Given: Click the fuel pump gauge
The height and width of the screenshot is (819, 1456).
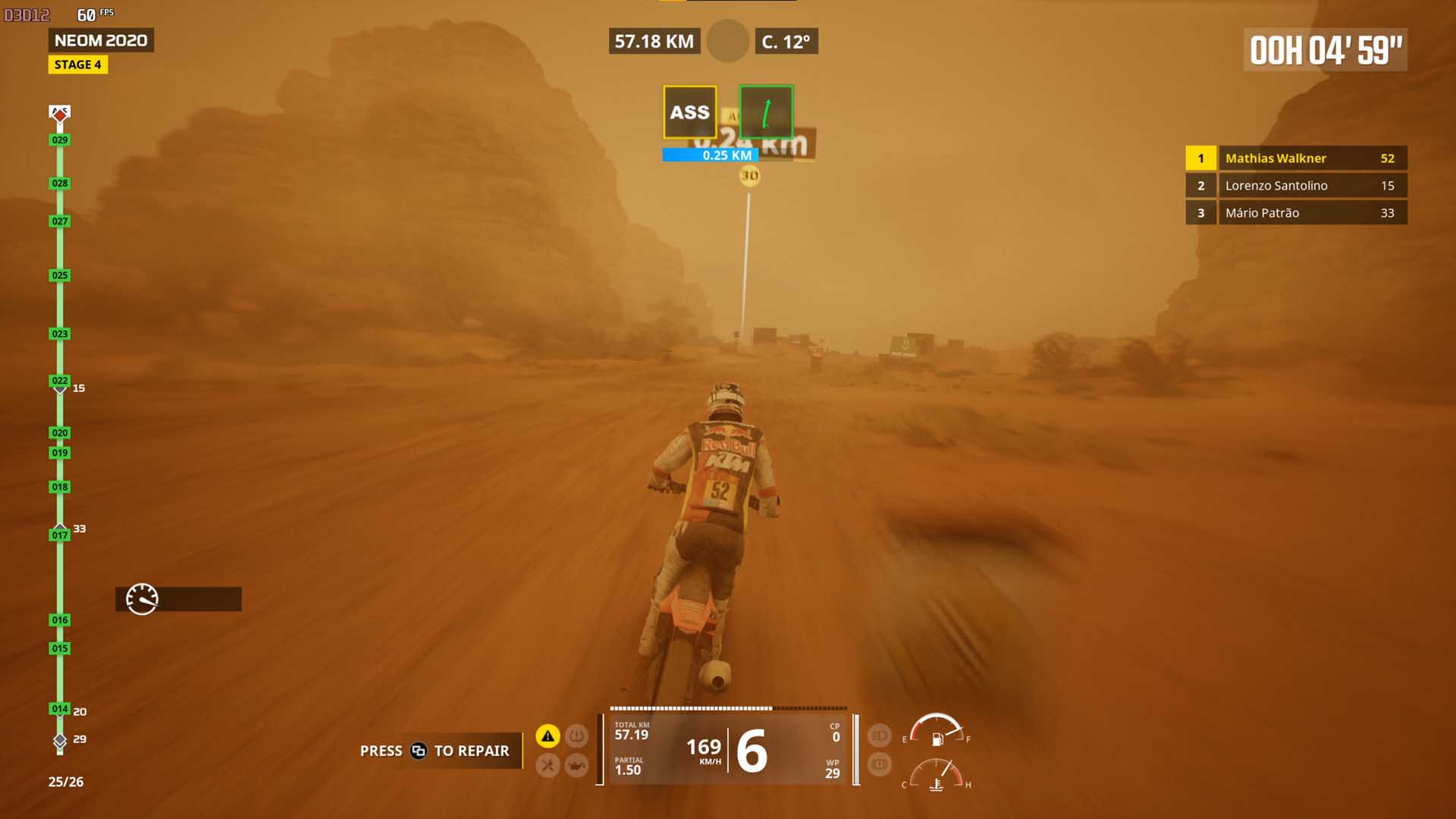Looking at the screenshot, I should tap(937, 731).
